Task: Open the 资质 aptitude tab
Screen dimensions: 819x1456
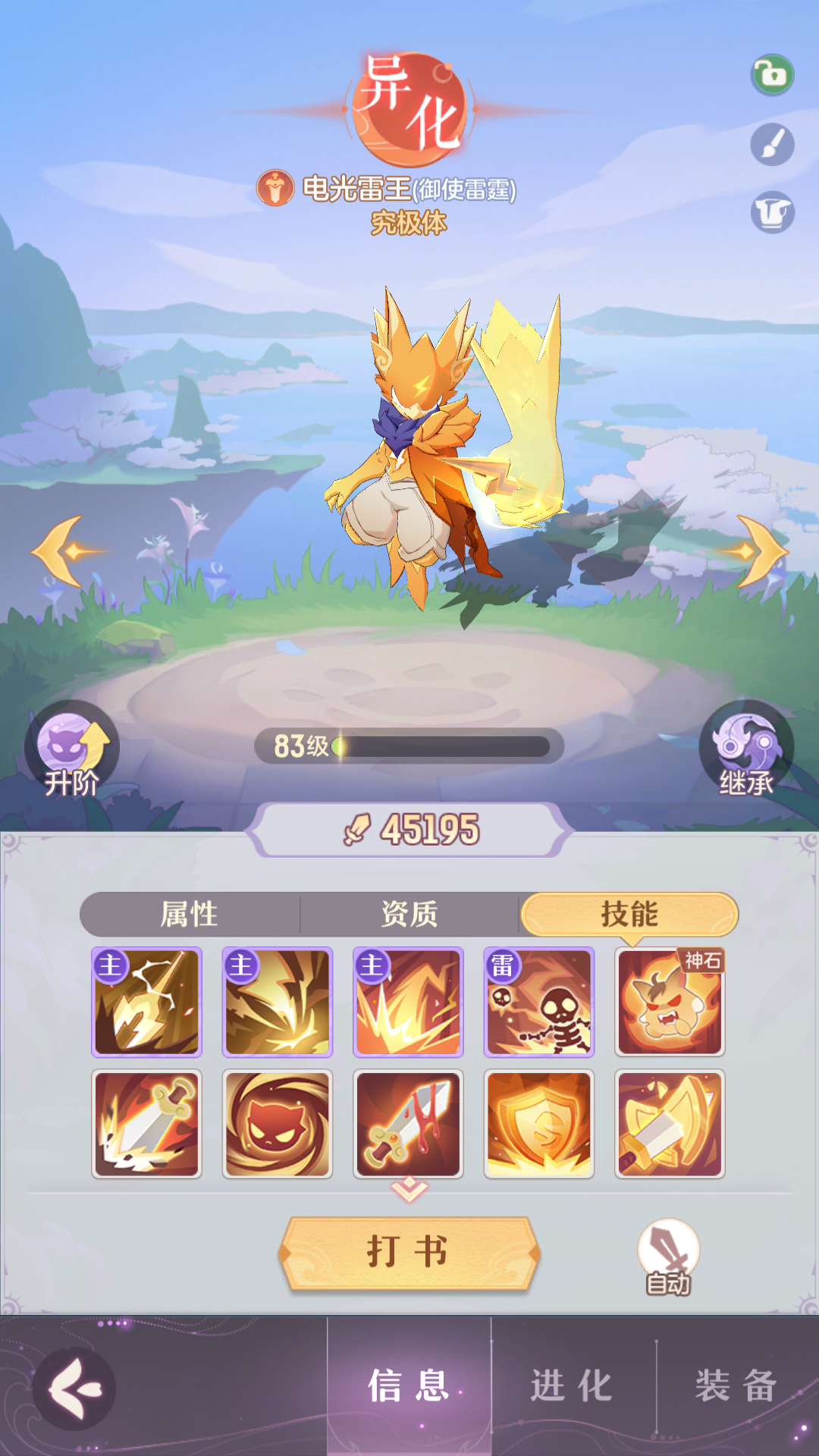Action: click(x=409, y=915)
